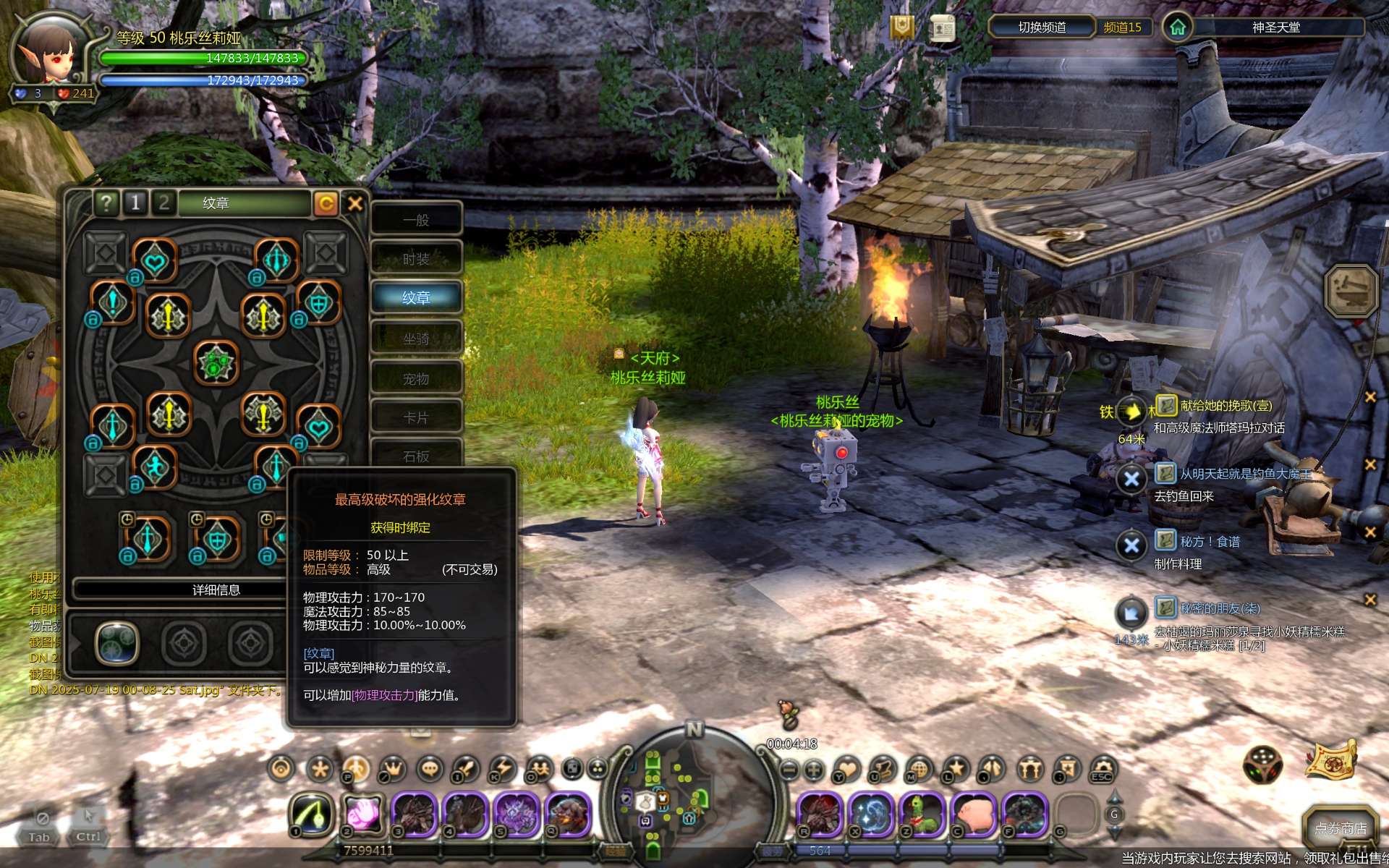The height and width of the screenshot is (868, 1389).
Task: Select the 献给她的挽歌 quest tracker entry
Action: tap(1226, 406)
